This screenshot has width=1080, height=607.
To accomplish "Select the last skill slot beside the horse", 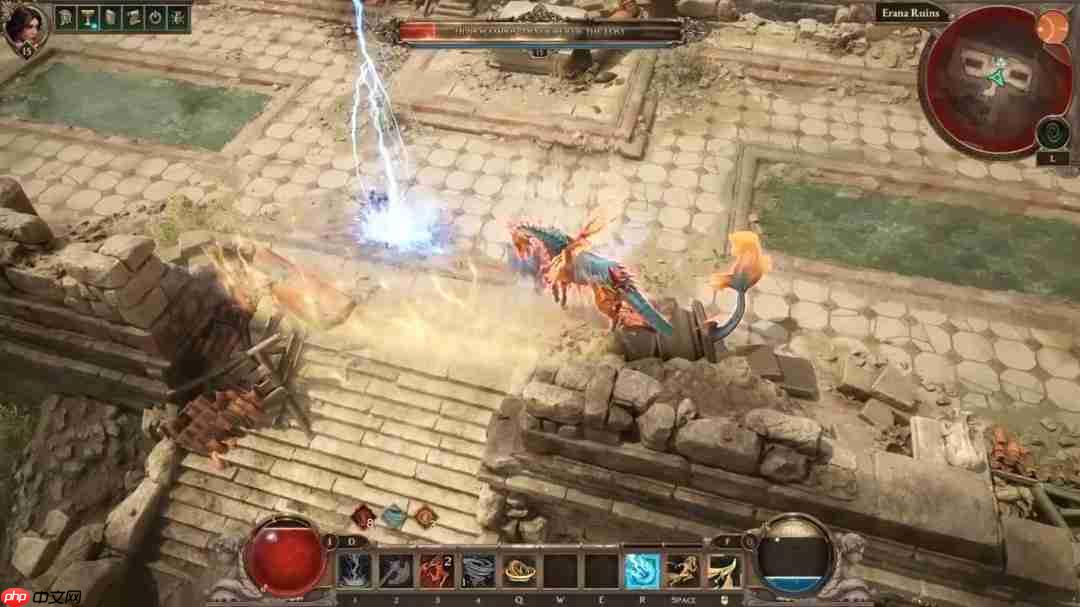I will tap(724, 570).
